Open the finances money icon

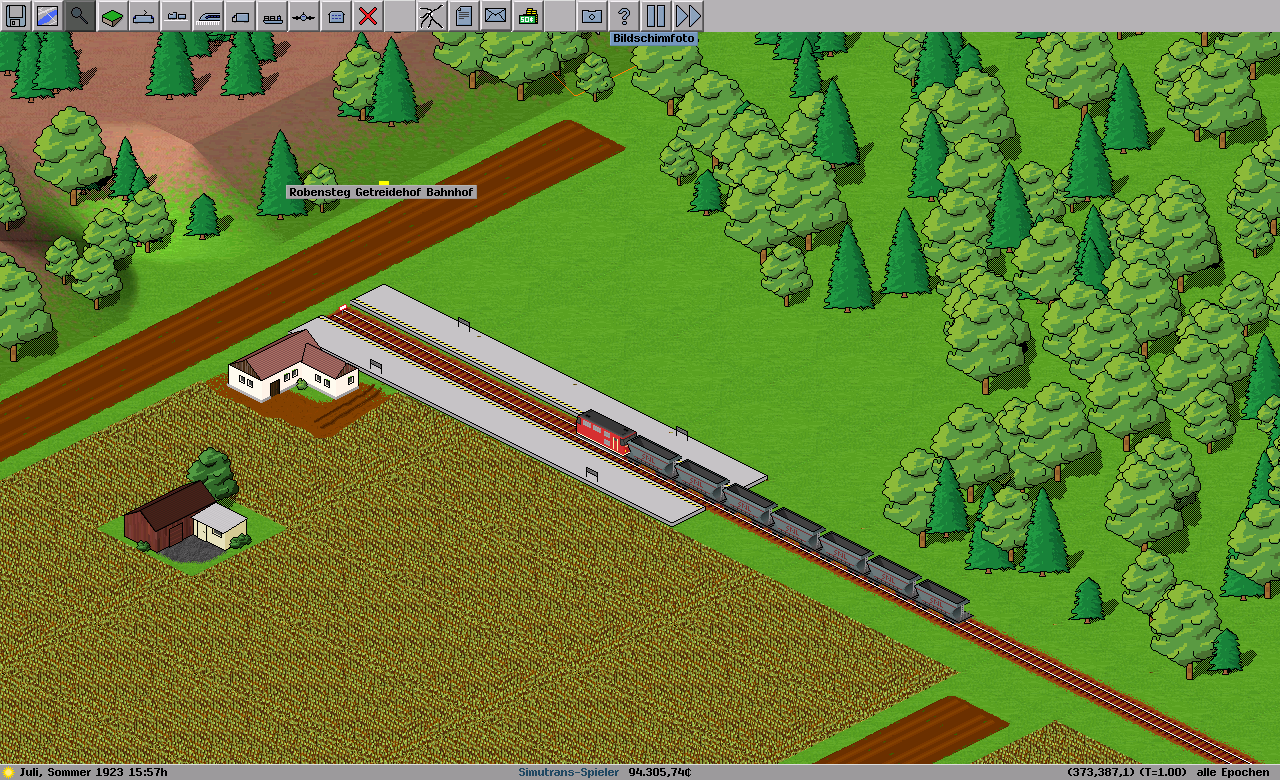pos(527,16)
